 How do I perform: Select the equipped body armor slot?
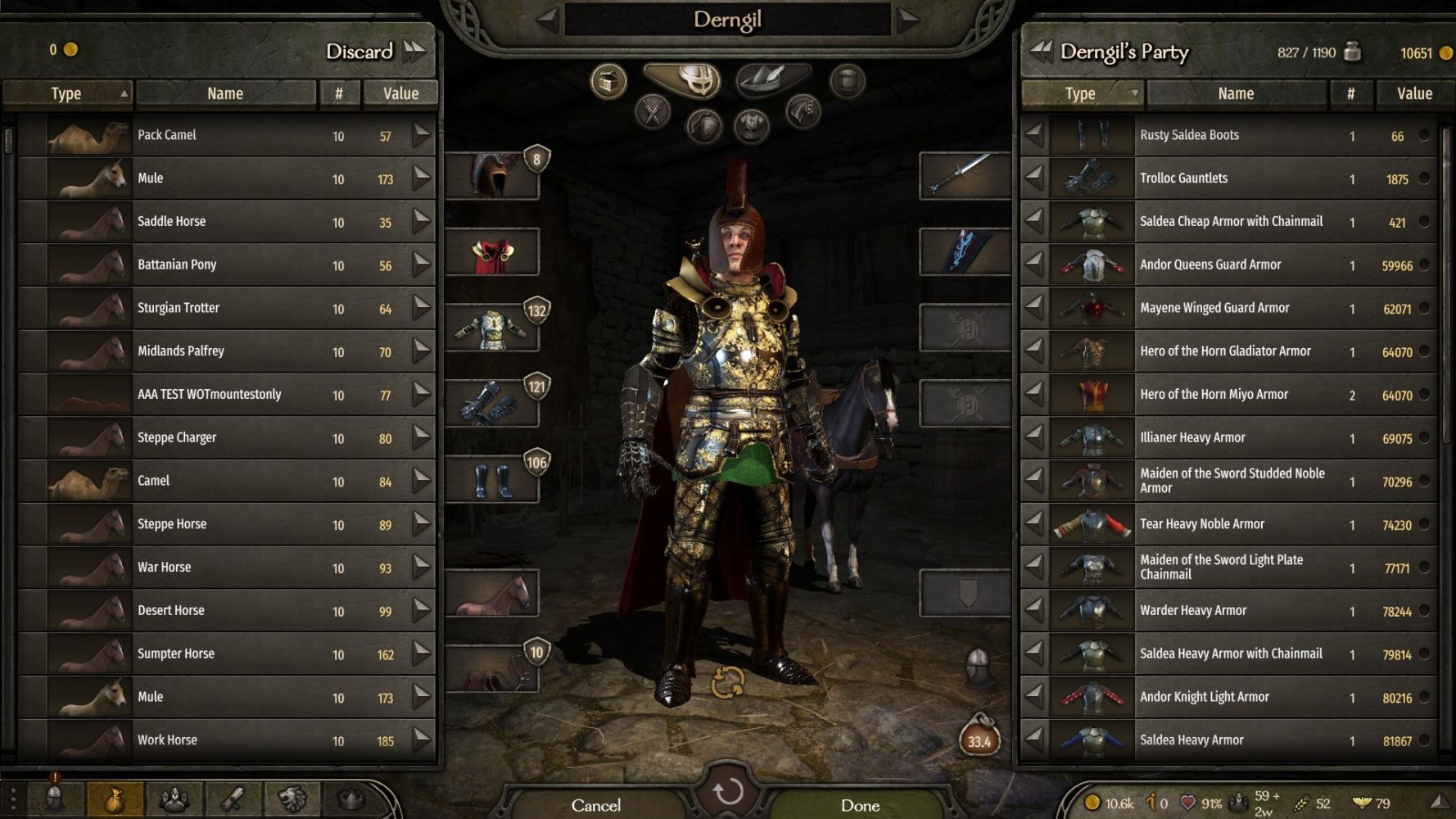492,329
